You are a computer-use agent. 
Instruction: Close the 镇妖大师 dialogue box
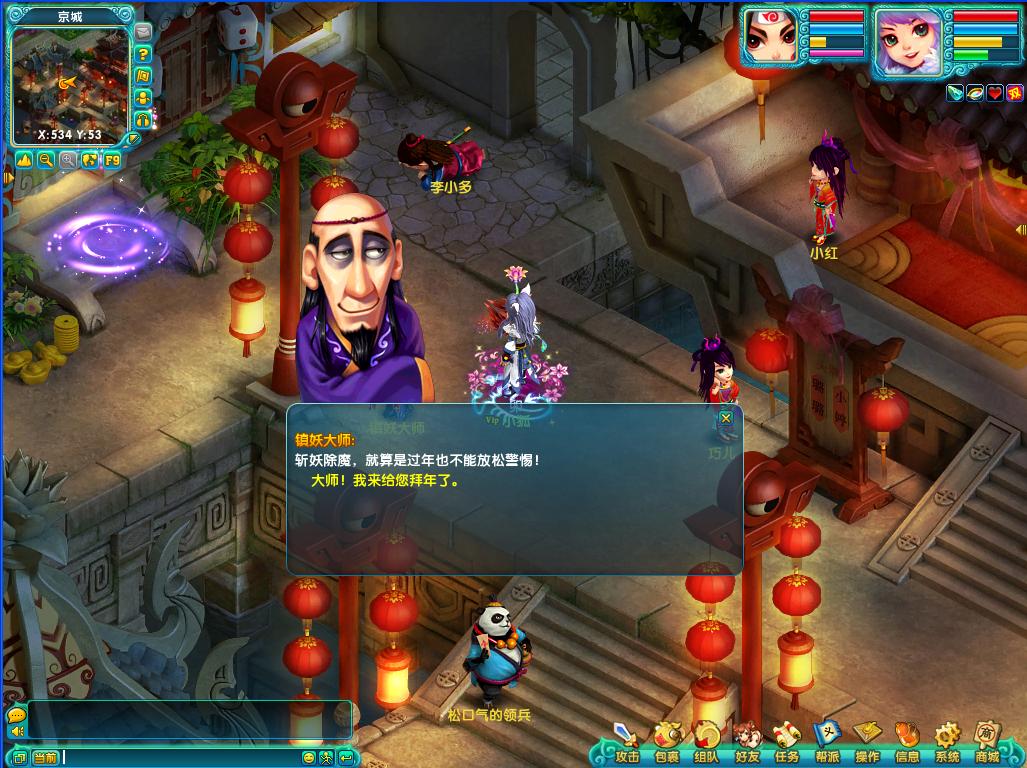point(726,418)
